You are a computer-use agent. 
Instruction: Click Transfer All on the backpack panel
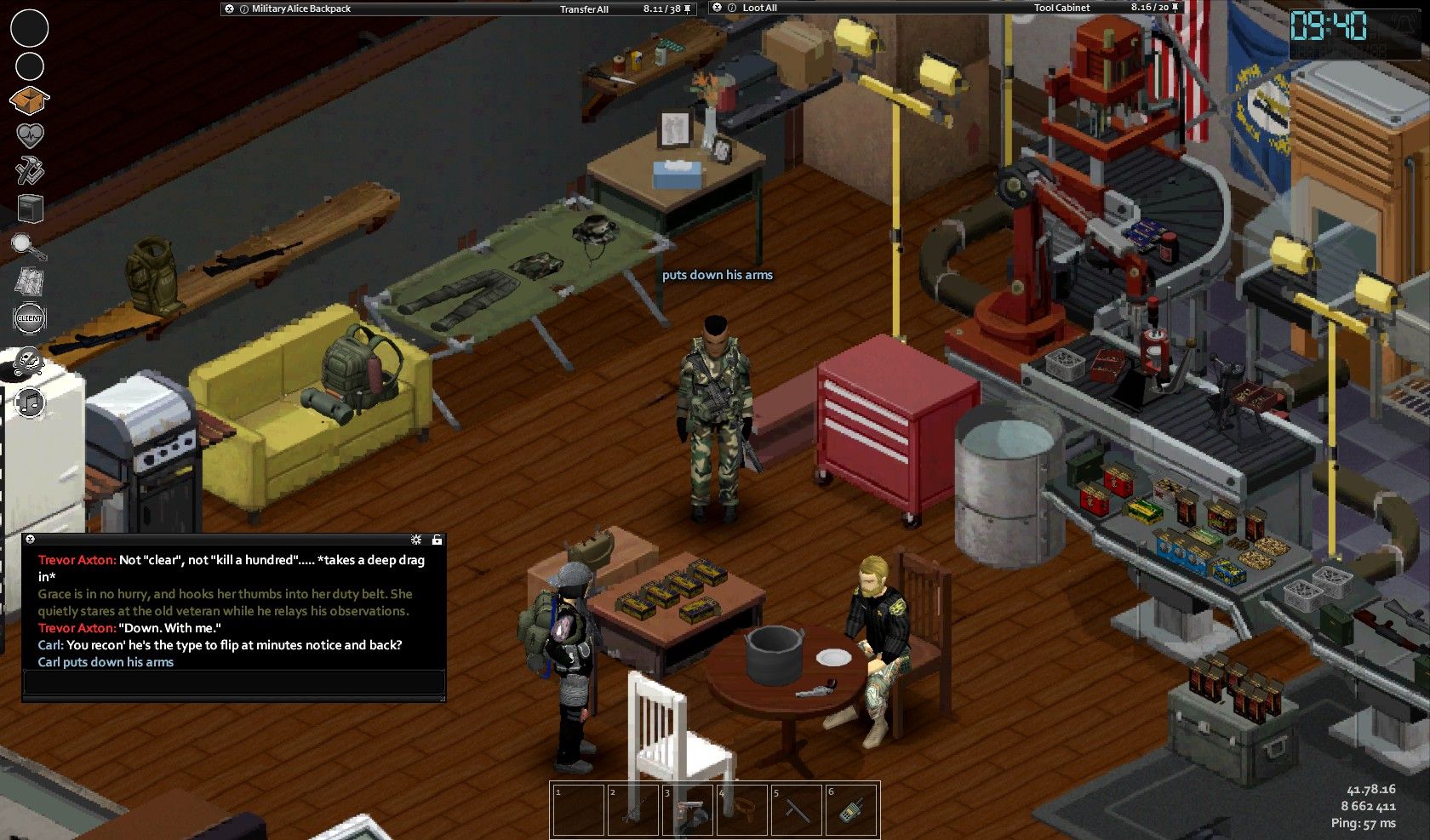584,9
